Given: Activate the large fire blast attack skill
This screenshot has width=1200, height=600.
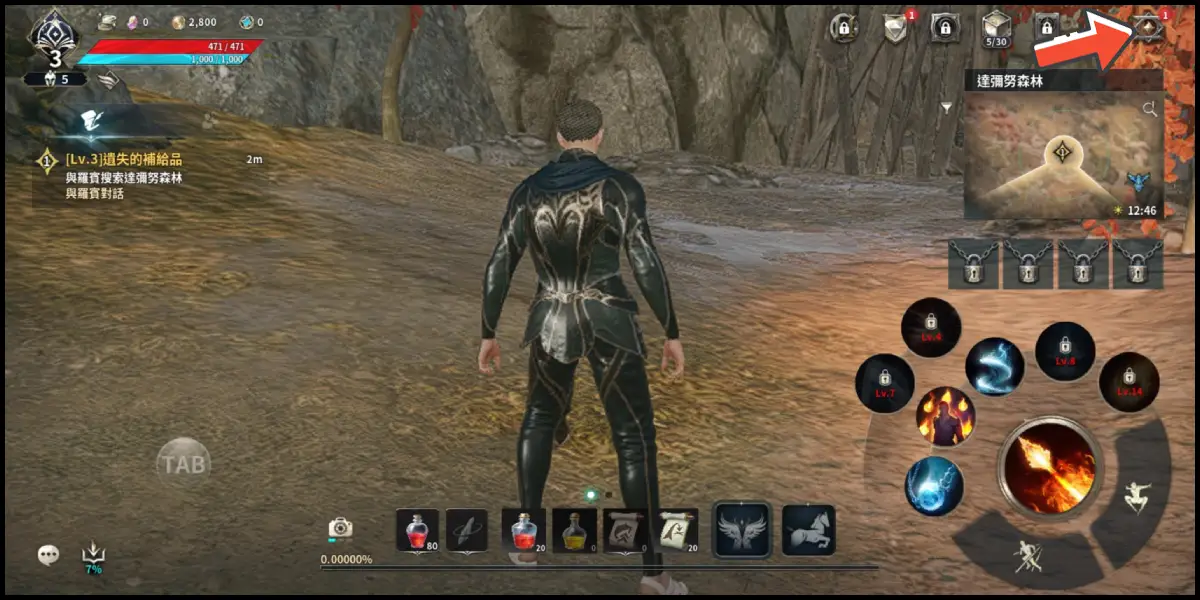Looking at the screenshot, I should point(1048,467).
